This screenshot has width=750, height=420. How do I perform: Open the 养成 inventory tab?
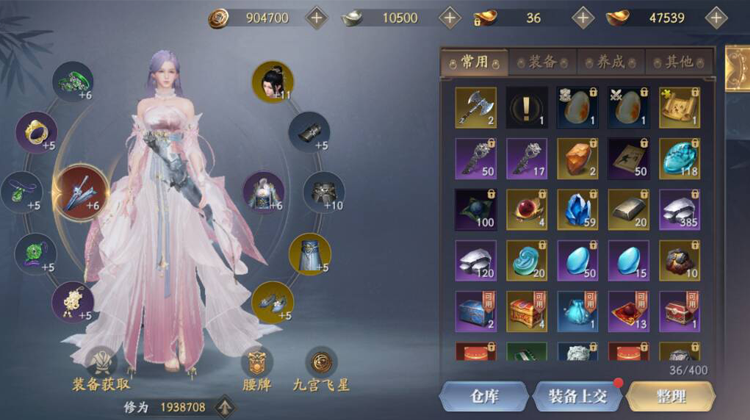coord(610,62)
